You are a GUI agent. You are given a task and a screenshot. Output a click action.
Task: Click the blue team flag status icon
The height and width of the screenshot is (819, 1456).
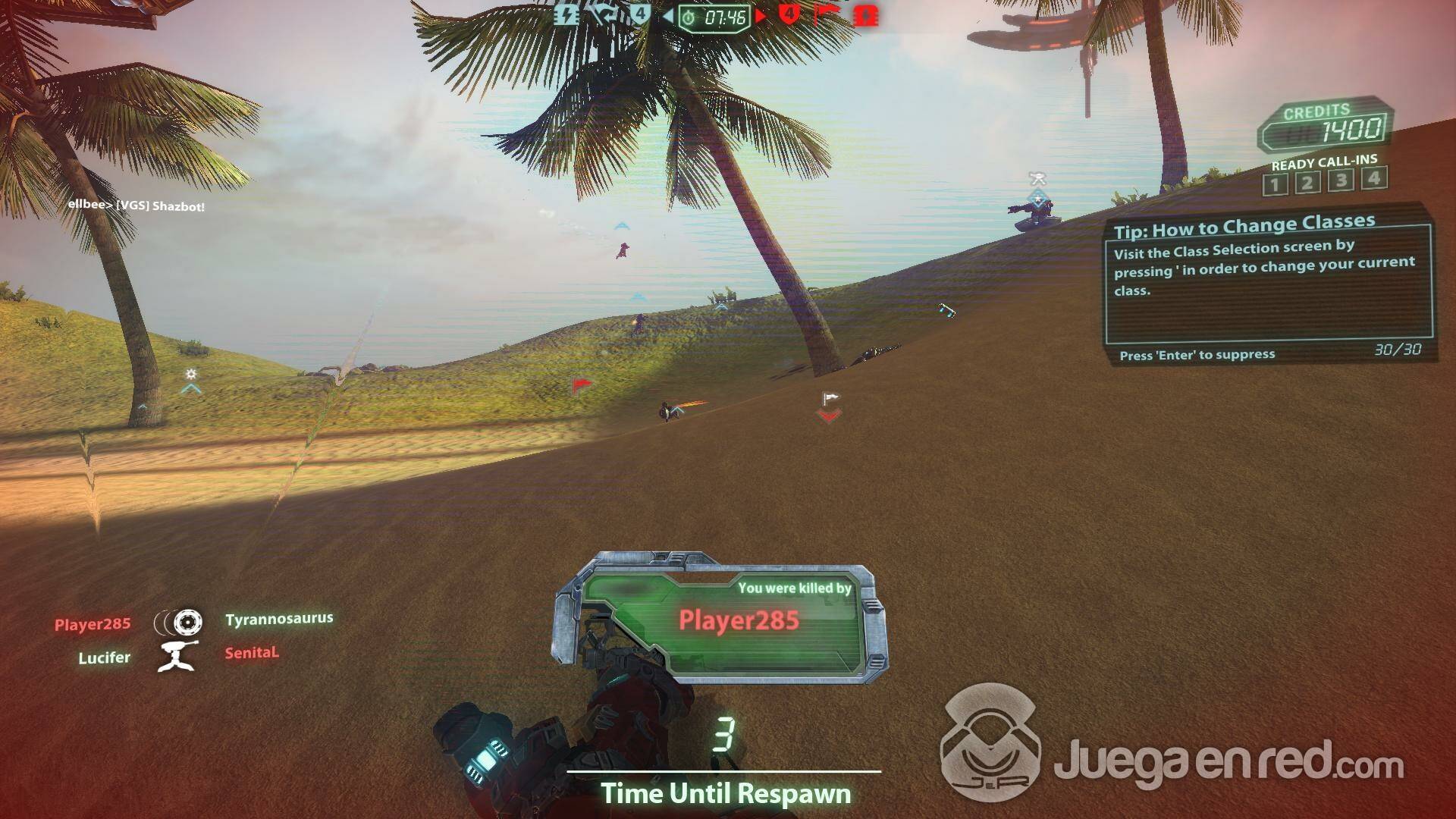(x=603, y=14)
